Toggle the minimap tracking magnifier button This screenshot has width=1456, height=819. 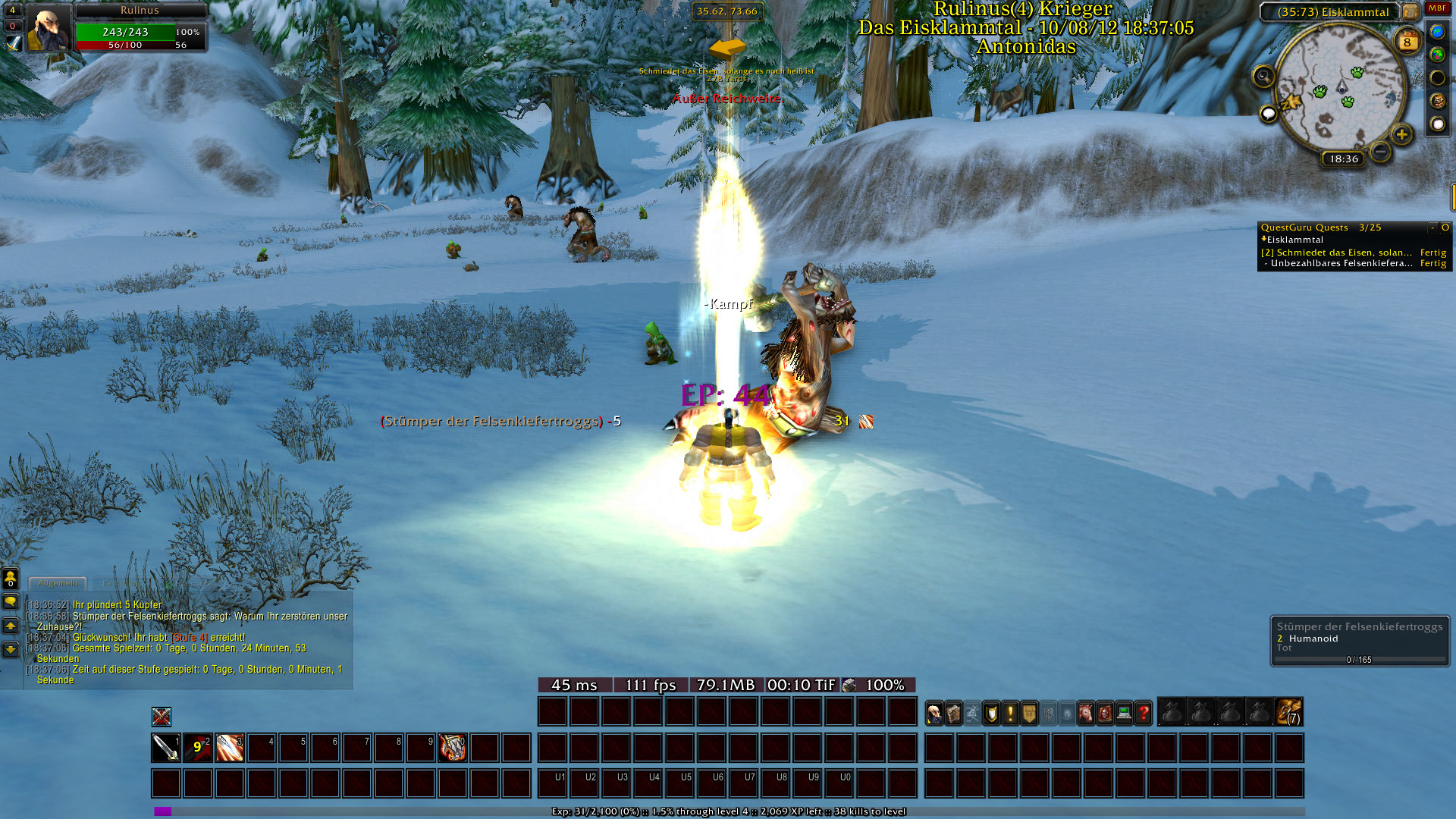(x=1263, y=77)
